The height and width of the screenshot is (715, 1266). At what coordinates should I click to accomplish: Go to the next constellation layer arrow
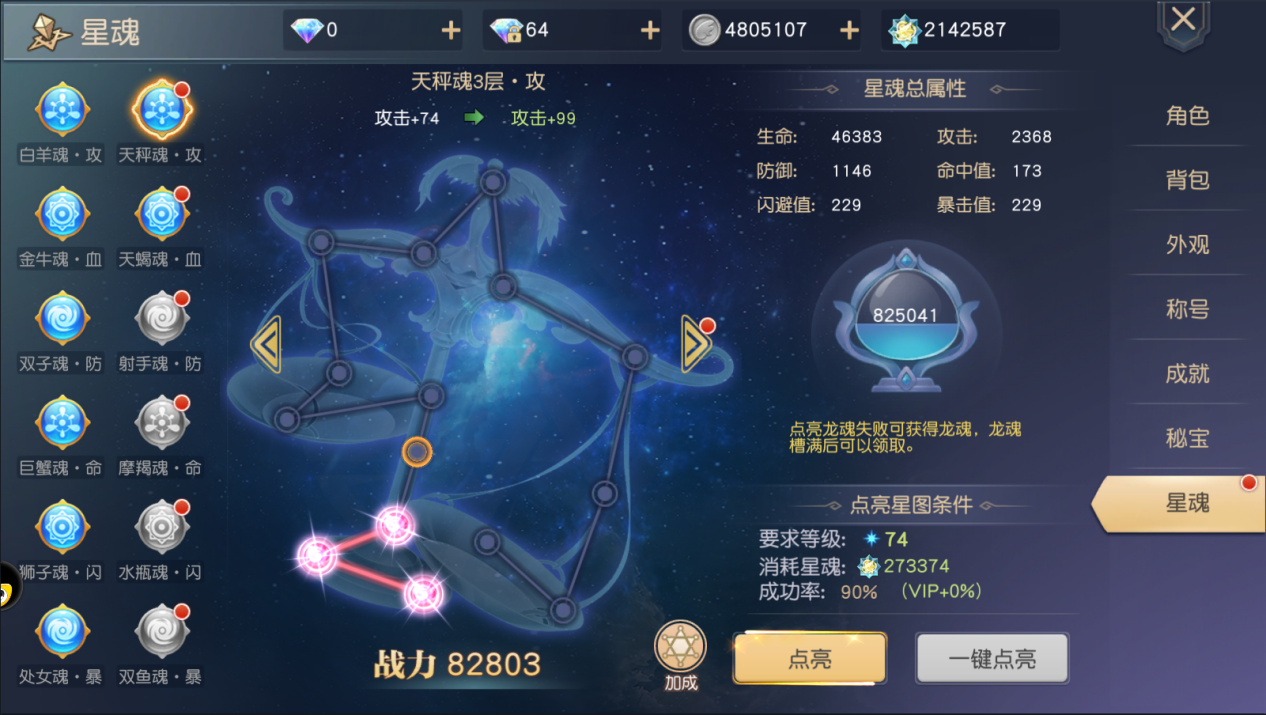(x=695, y=343)
